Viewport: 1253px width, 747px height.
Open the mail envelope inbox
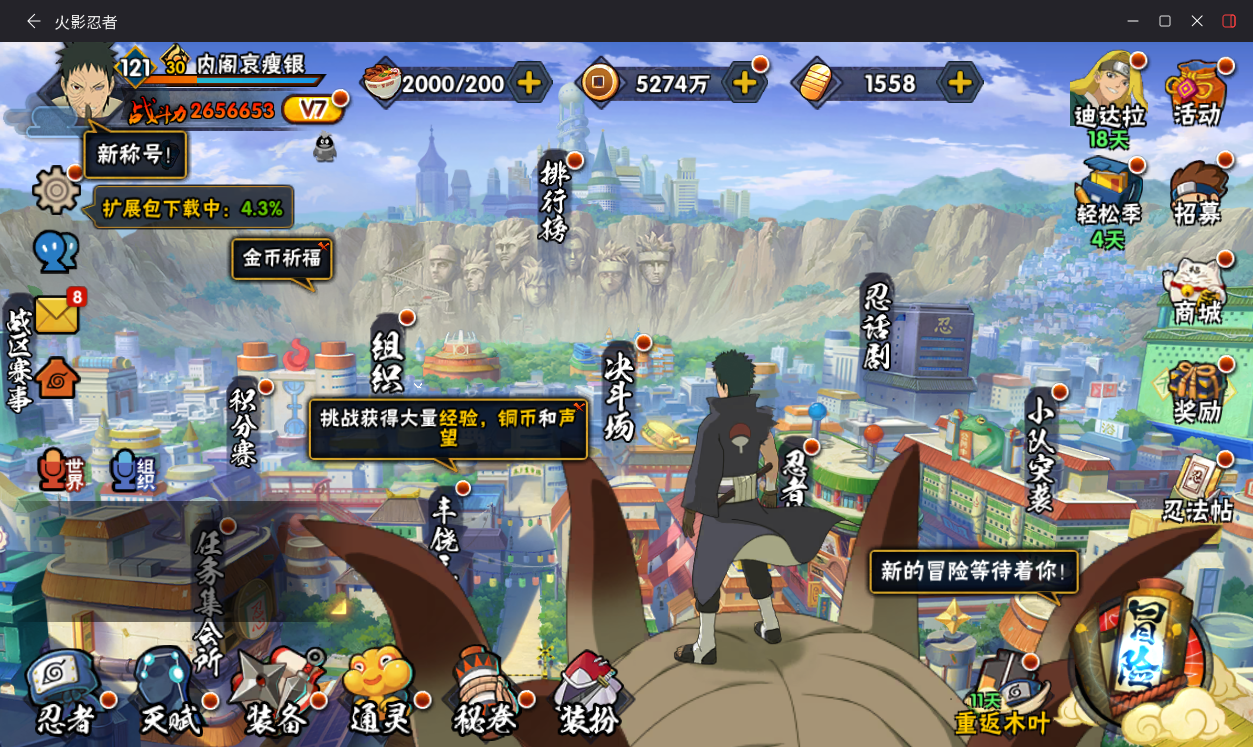[57, 315]
